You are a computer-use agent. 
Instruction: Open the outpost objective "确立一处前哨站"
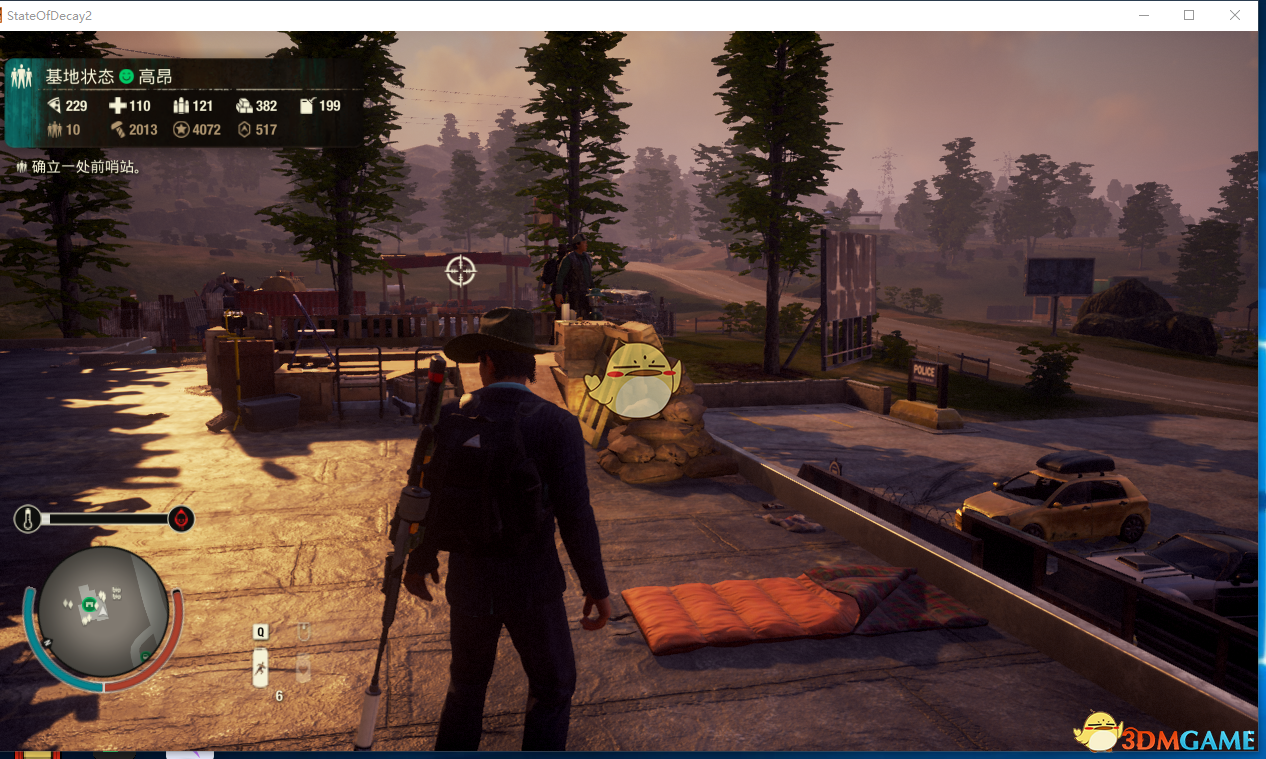point(78,167)
